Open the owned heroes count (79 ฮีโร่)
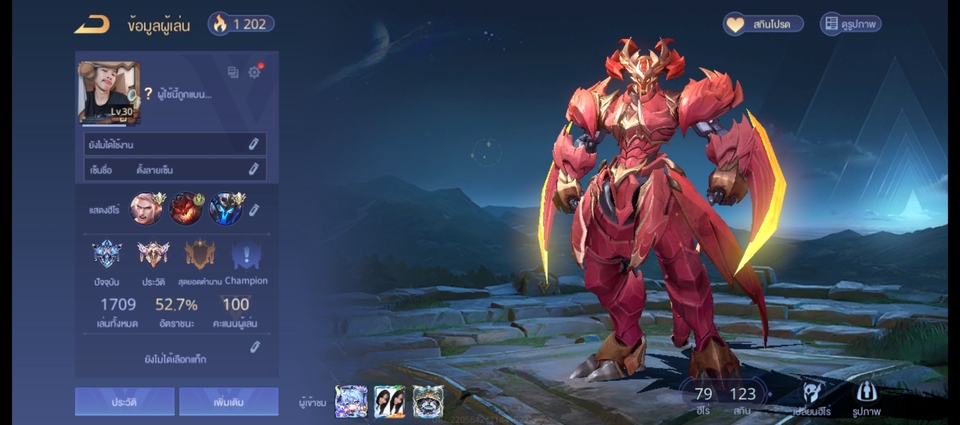This screenshot has width=960, height=425. (702, 398)
